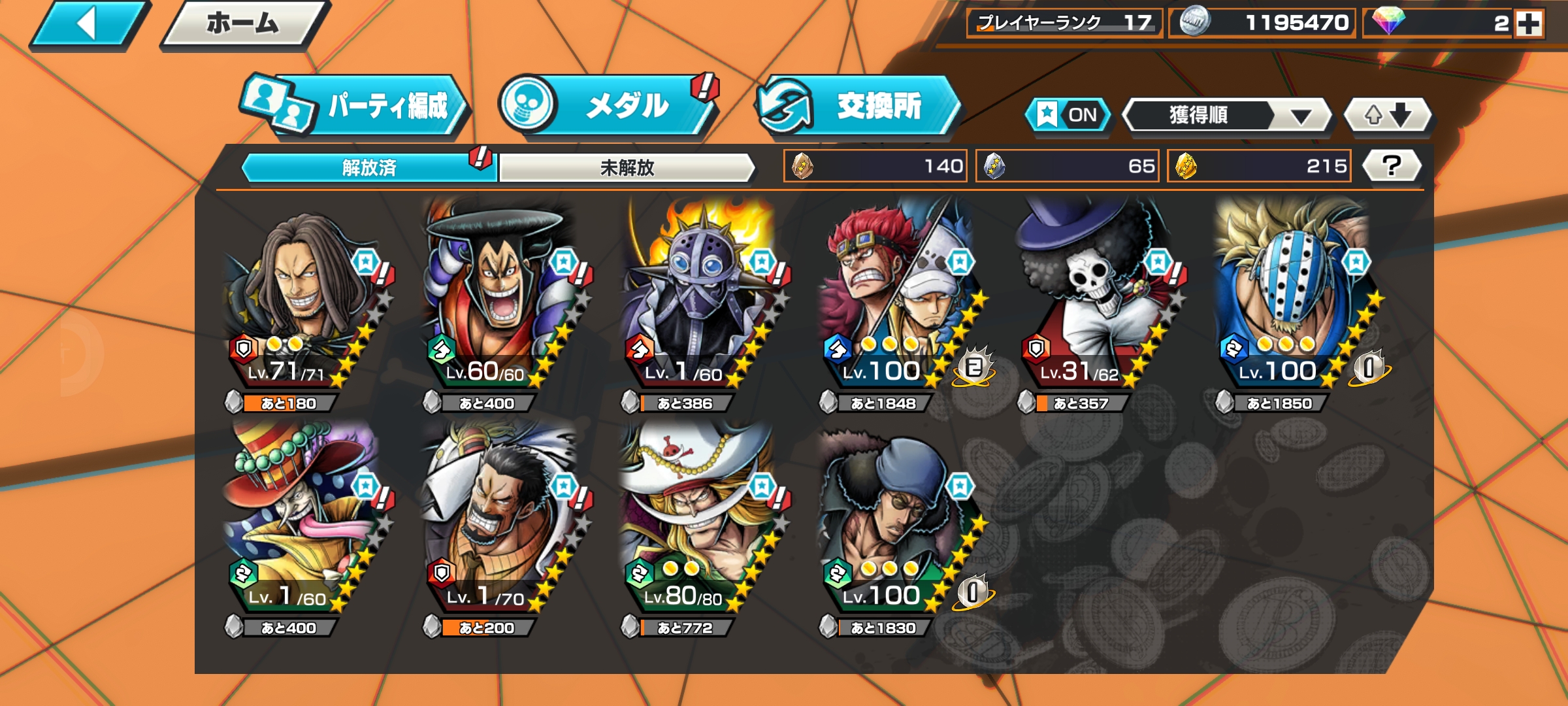Add rainbow diamonds with the plus button
Image resolution: width=1568 pixels, height=706 pixels.
pos(1529,24)
